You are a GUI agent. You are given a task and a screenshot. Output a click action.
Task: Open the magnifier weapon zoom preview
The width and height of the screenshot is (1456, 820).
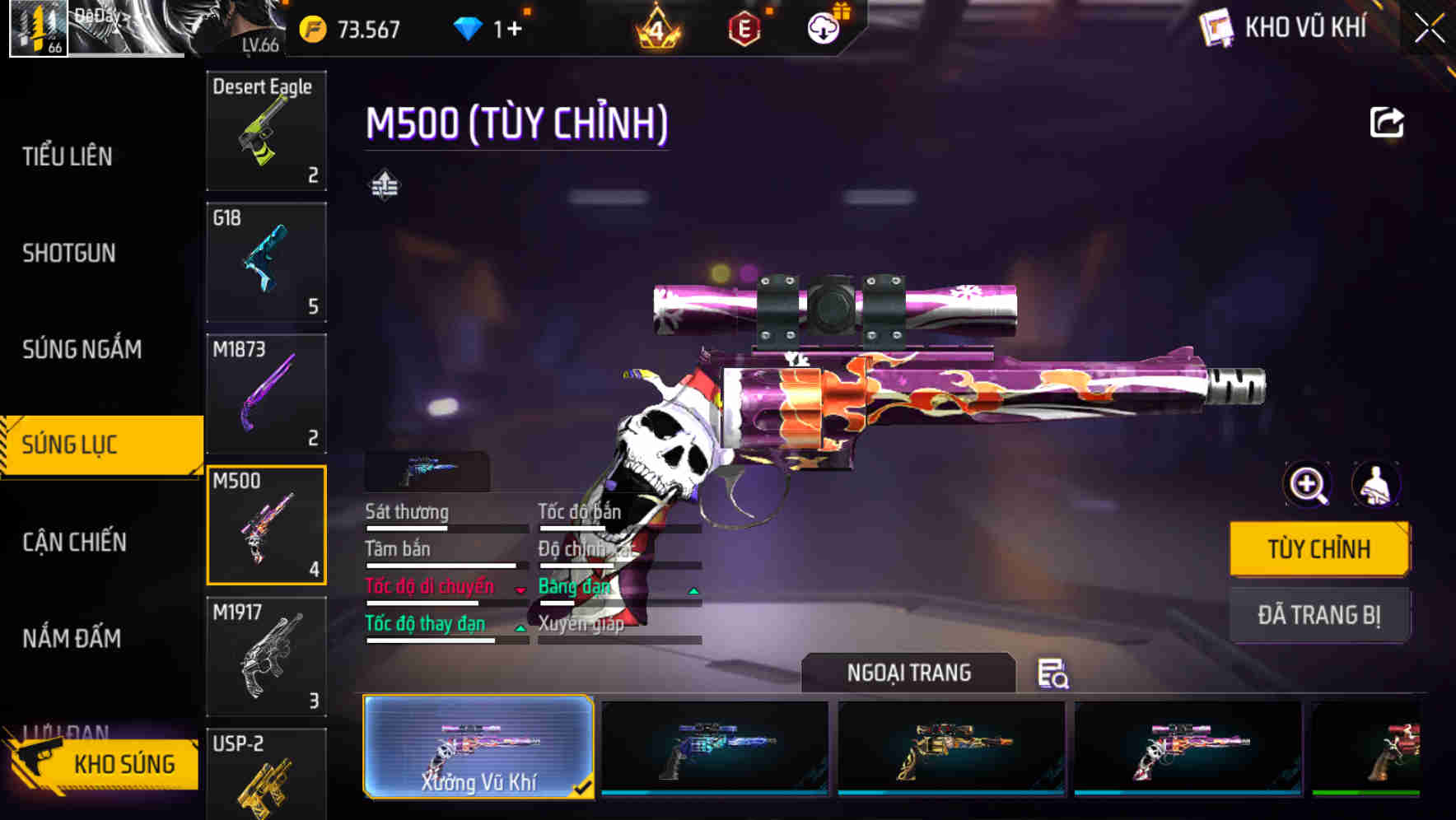[1306, 485]
